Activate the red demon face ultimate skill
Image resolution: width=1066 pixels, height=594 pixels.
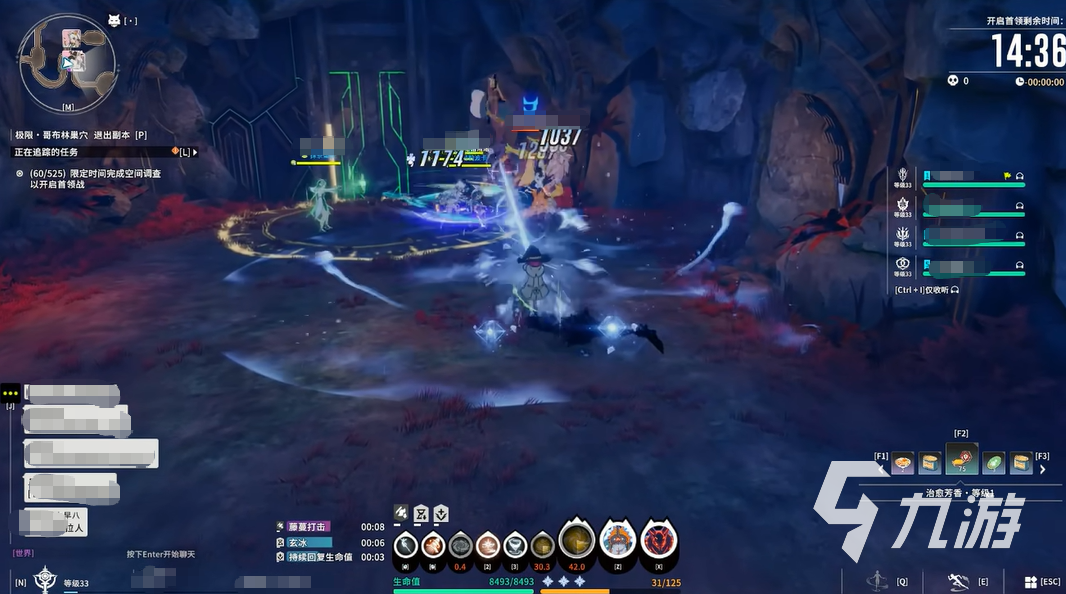coord(659,541)
